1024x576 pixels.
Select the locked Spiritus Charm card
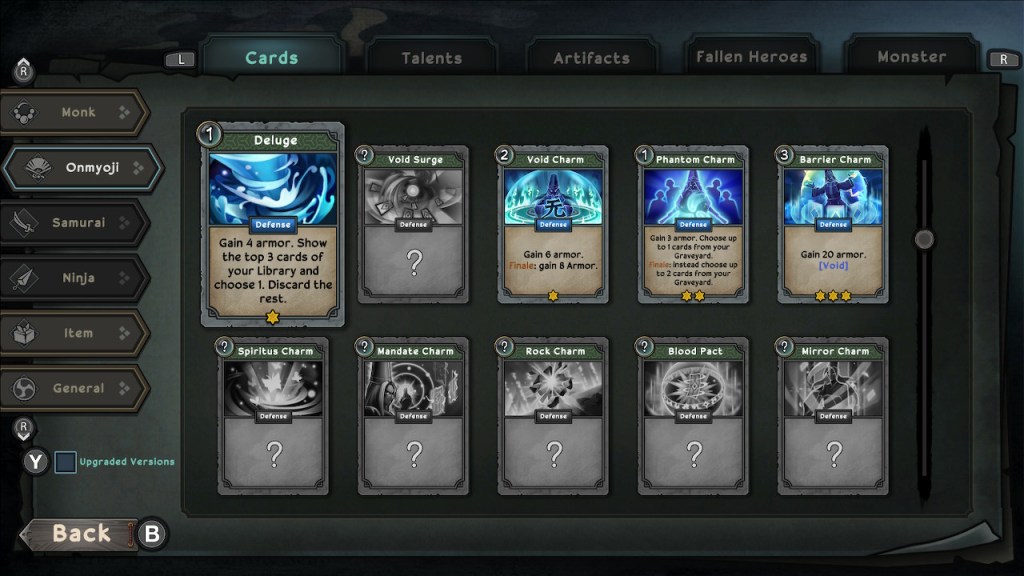click(273, 417)
